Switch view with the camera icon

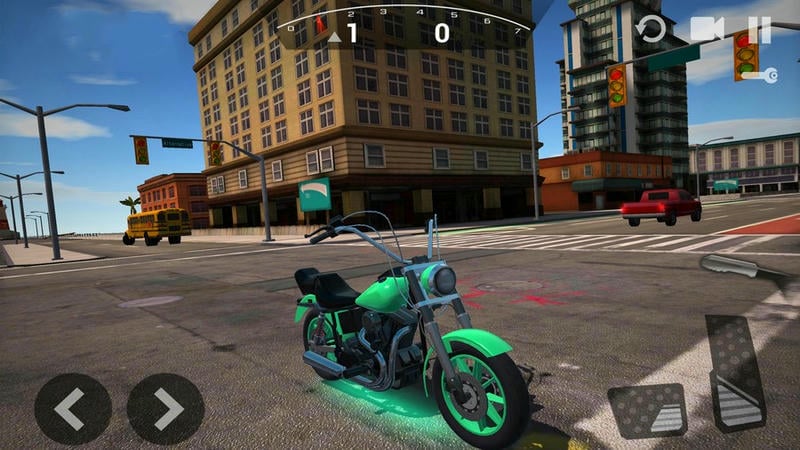pos(706,29)
